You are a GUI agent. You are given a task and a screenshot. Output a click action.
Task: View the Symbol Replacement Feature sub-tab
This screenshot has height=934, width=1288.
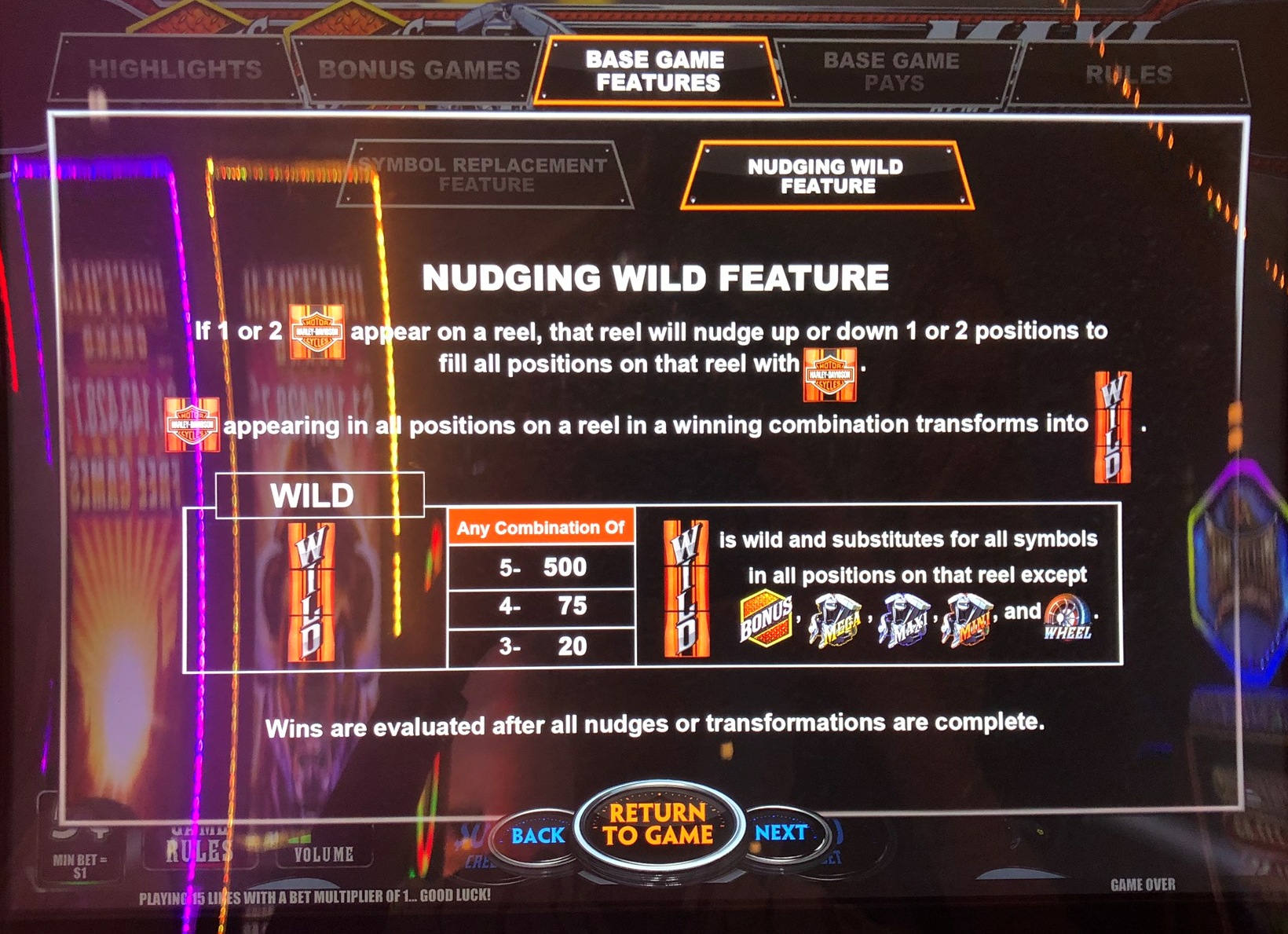coord(484,174)
